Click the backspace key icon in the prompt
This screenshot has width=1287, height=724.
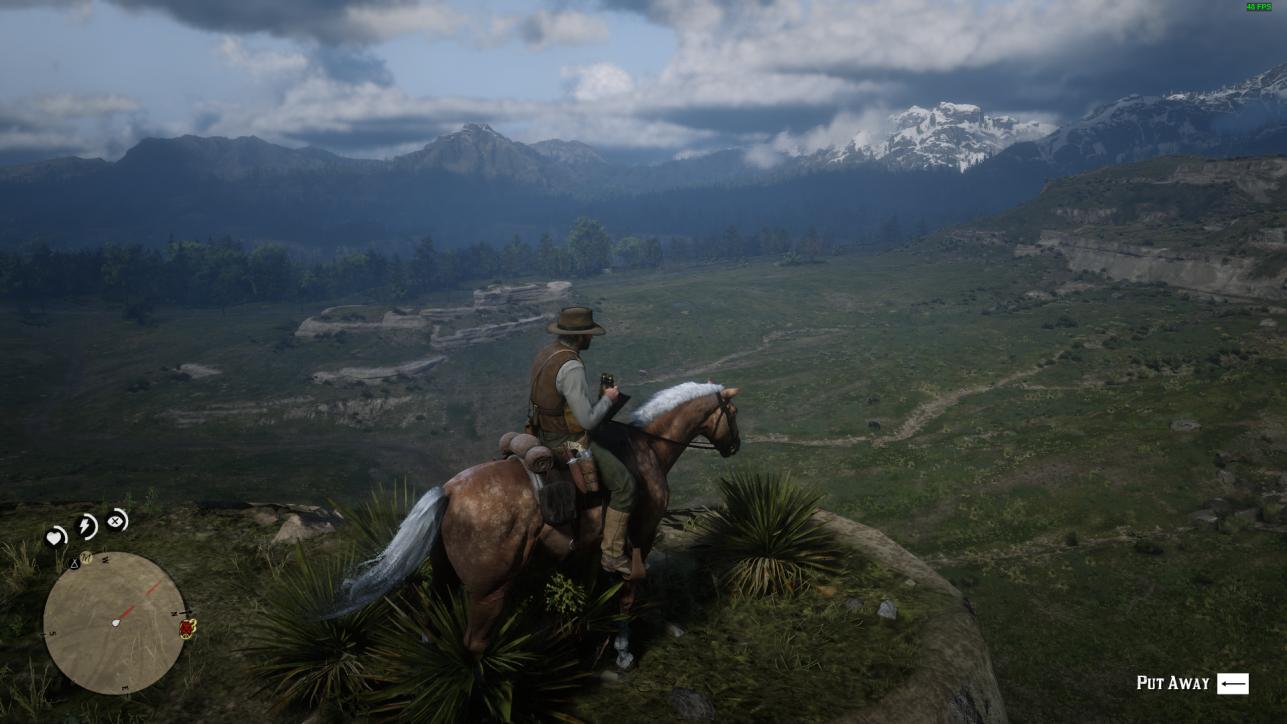pos(1232,684)
